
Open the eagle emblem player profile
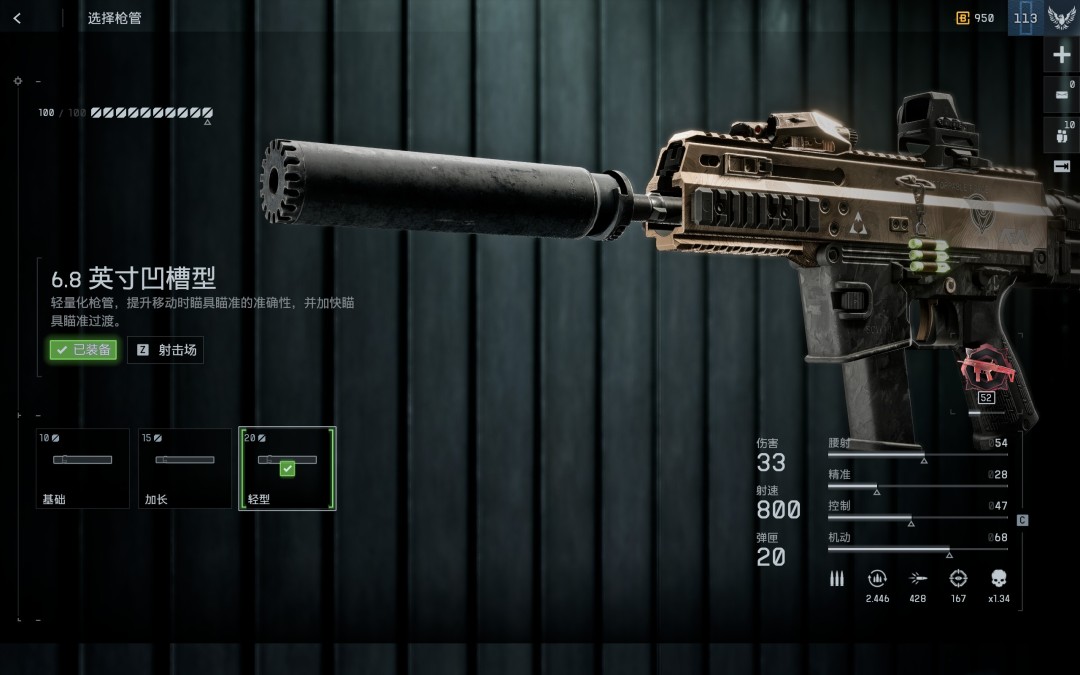tap(1061, 18)
